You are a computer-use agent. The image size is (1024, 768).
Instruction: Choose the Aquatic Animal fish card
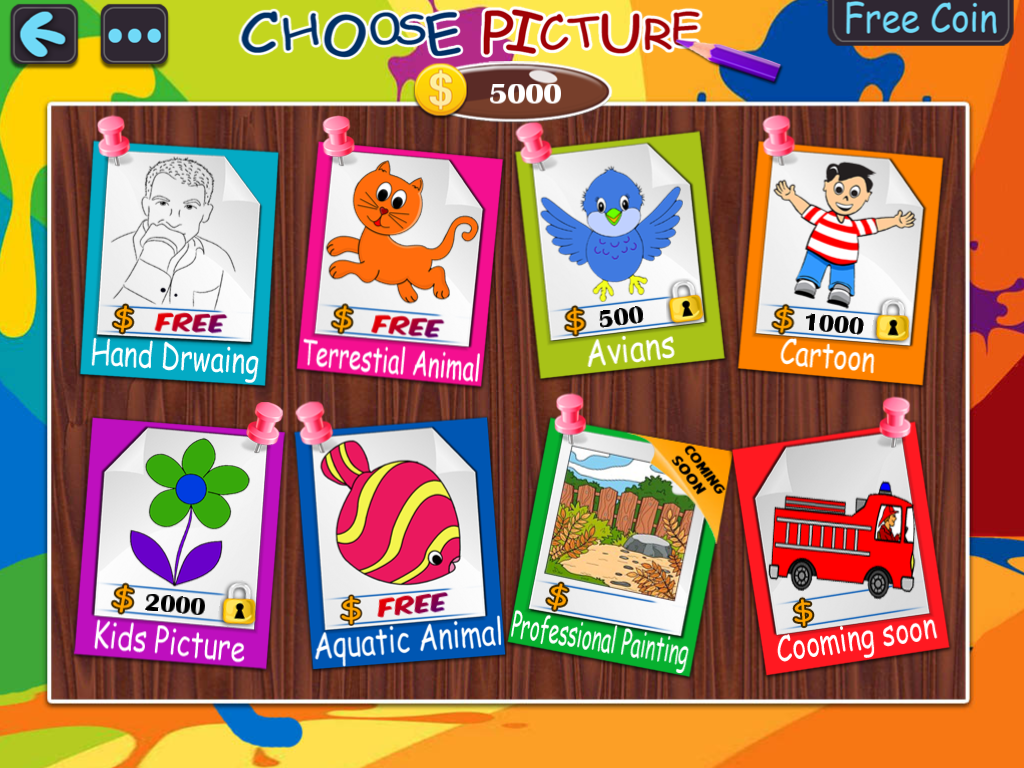coord(399,540)
